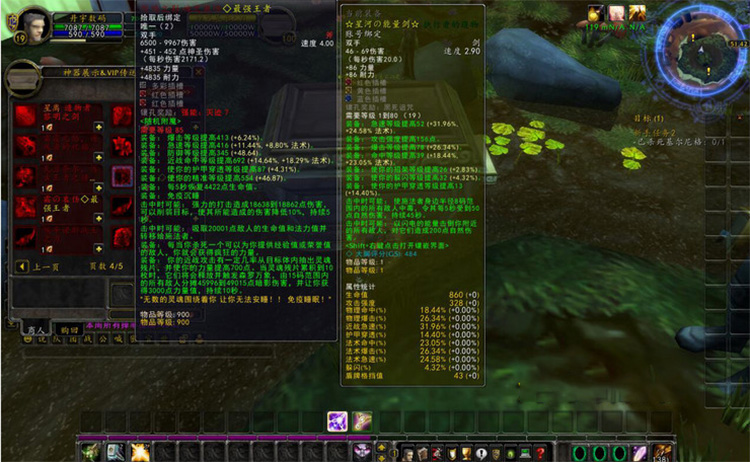Activate the purple spell on the upper action bar
The width and height of the screenshot is (750, 462).
pos(338,421)
